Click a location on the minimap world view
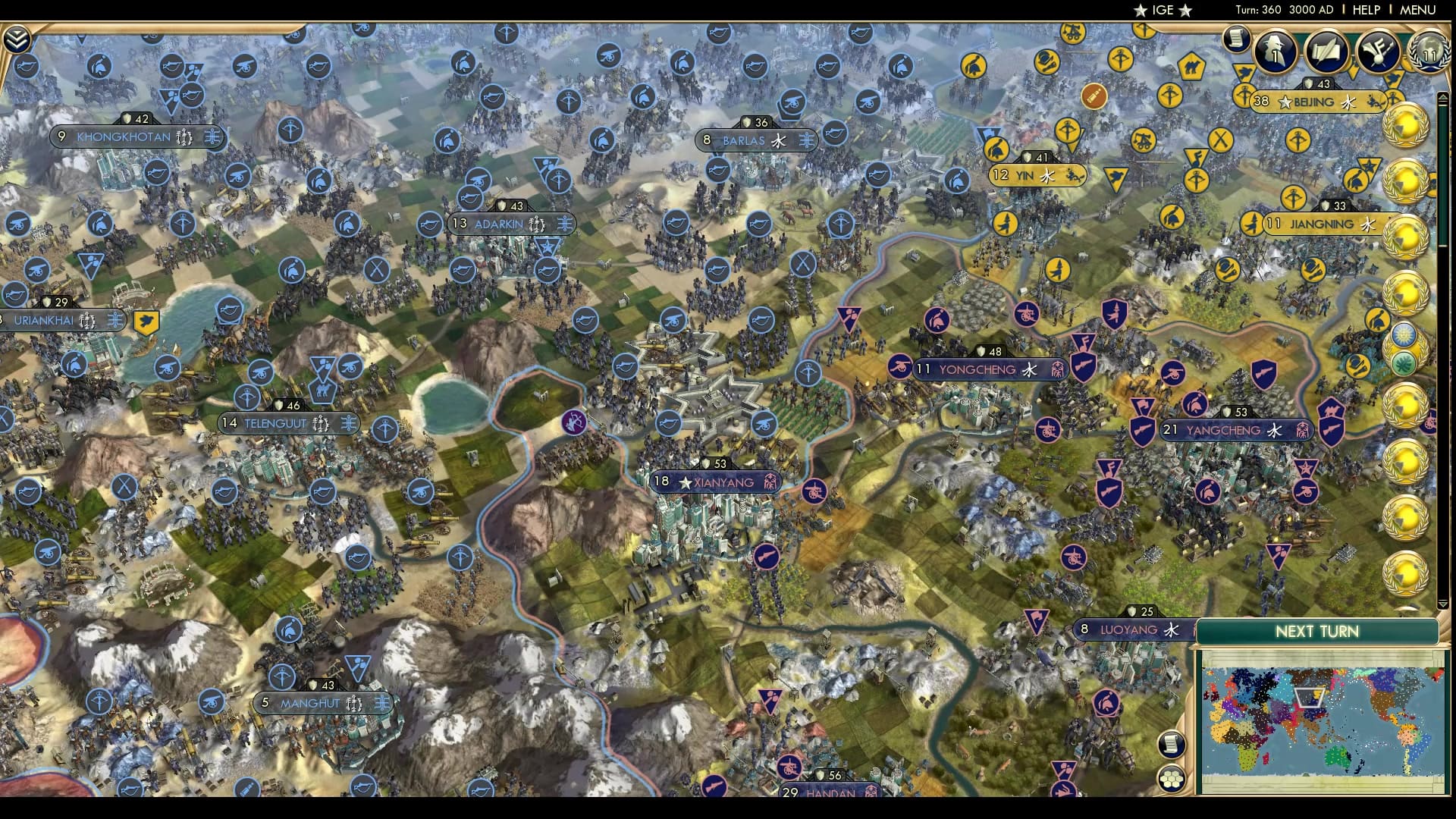 pos(1319,713)
